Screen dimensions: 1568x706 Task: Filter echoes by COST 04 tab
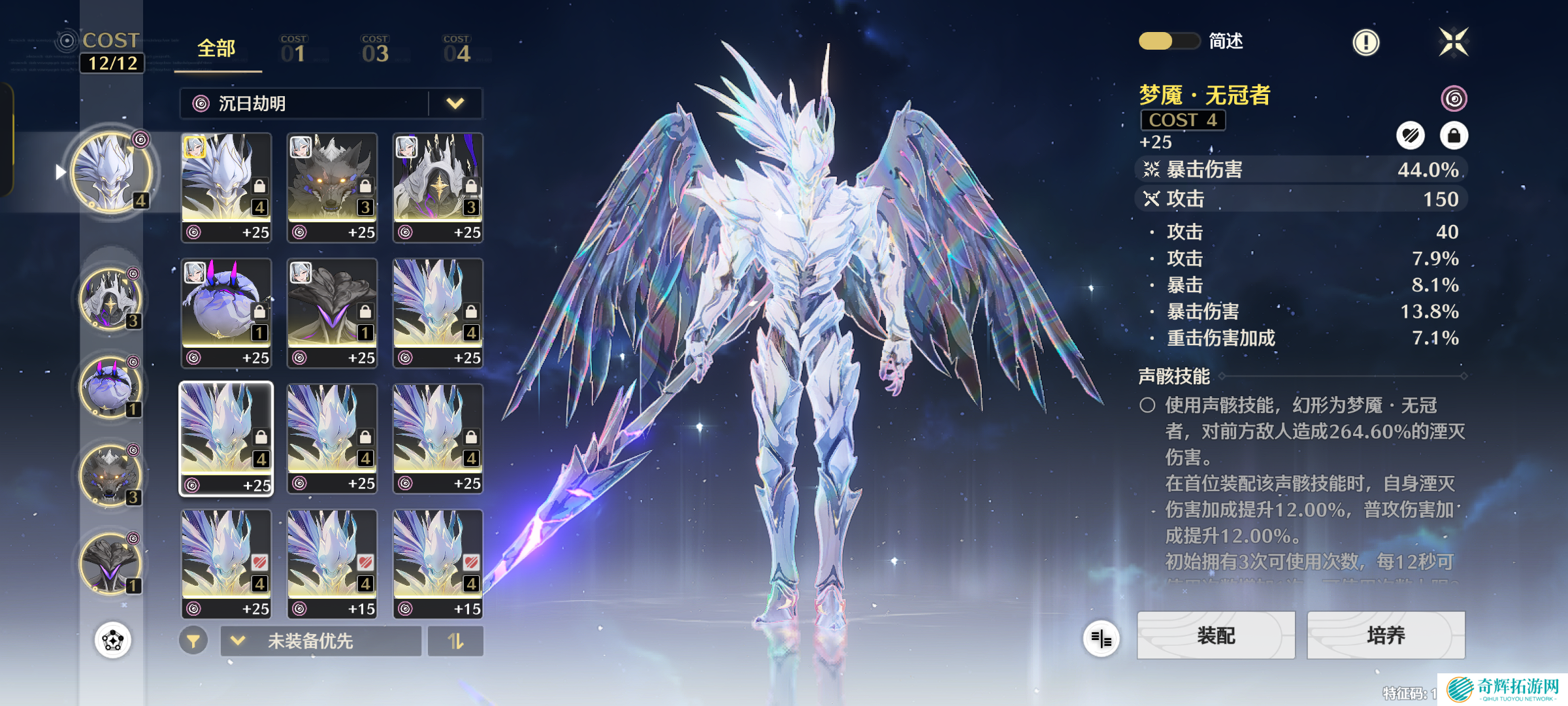[x=456, y=50]
